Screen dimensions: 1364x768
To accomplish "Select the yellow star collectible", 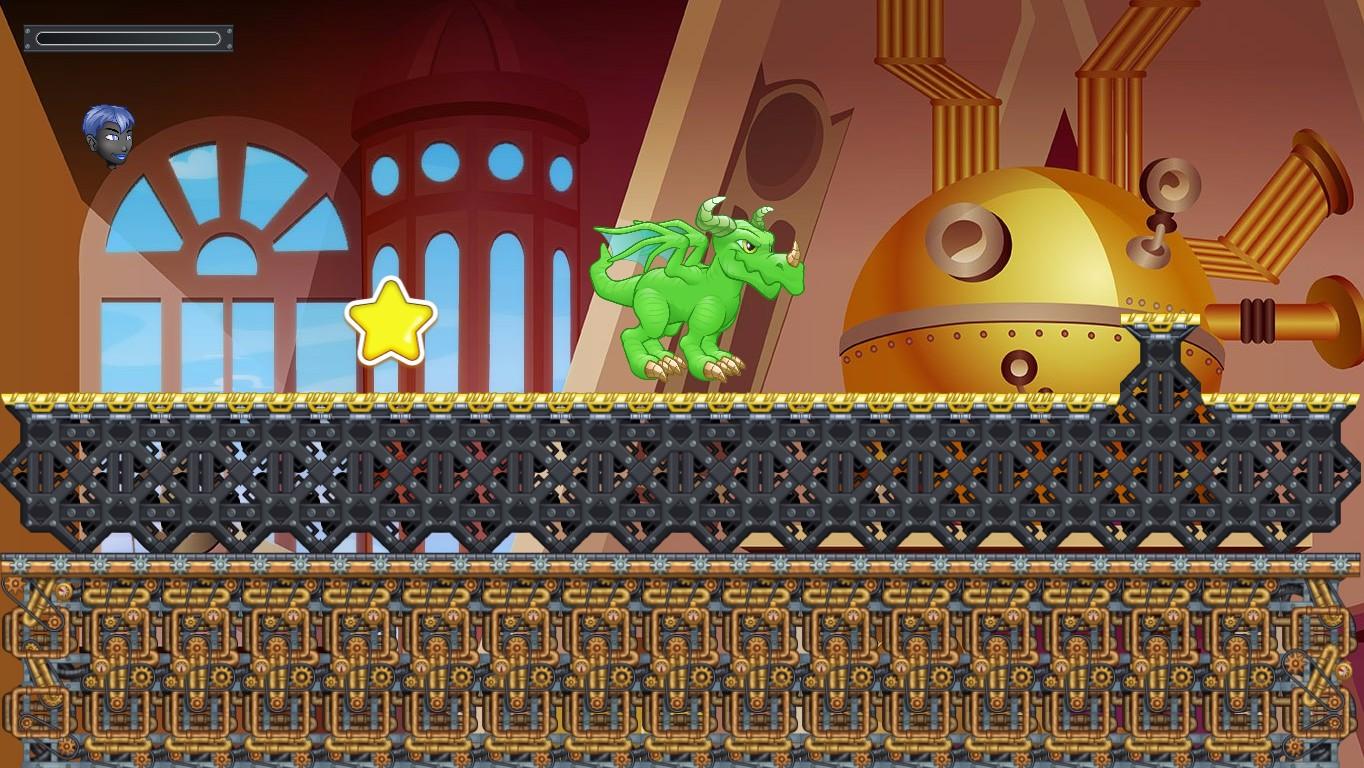I will click(393, 321).
